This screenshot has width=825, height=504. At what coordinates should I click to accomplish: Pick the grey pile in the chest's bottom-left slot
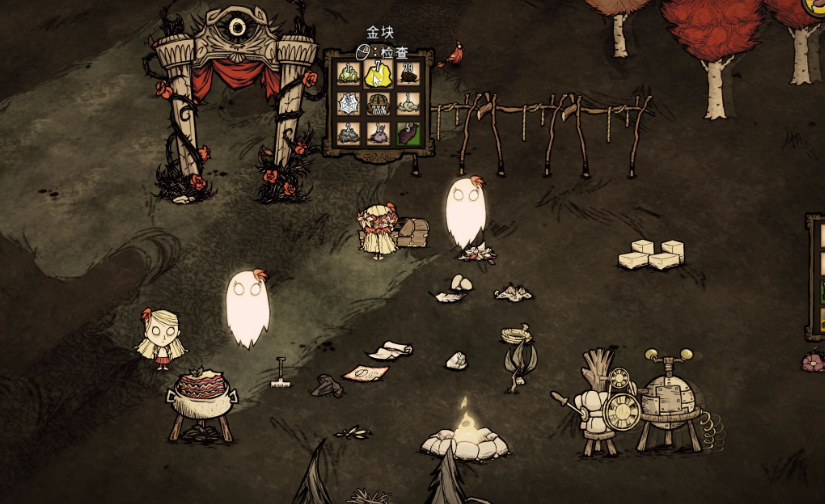click(x=350, y=132)
